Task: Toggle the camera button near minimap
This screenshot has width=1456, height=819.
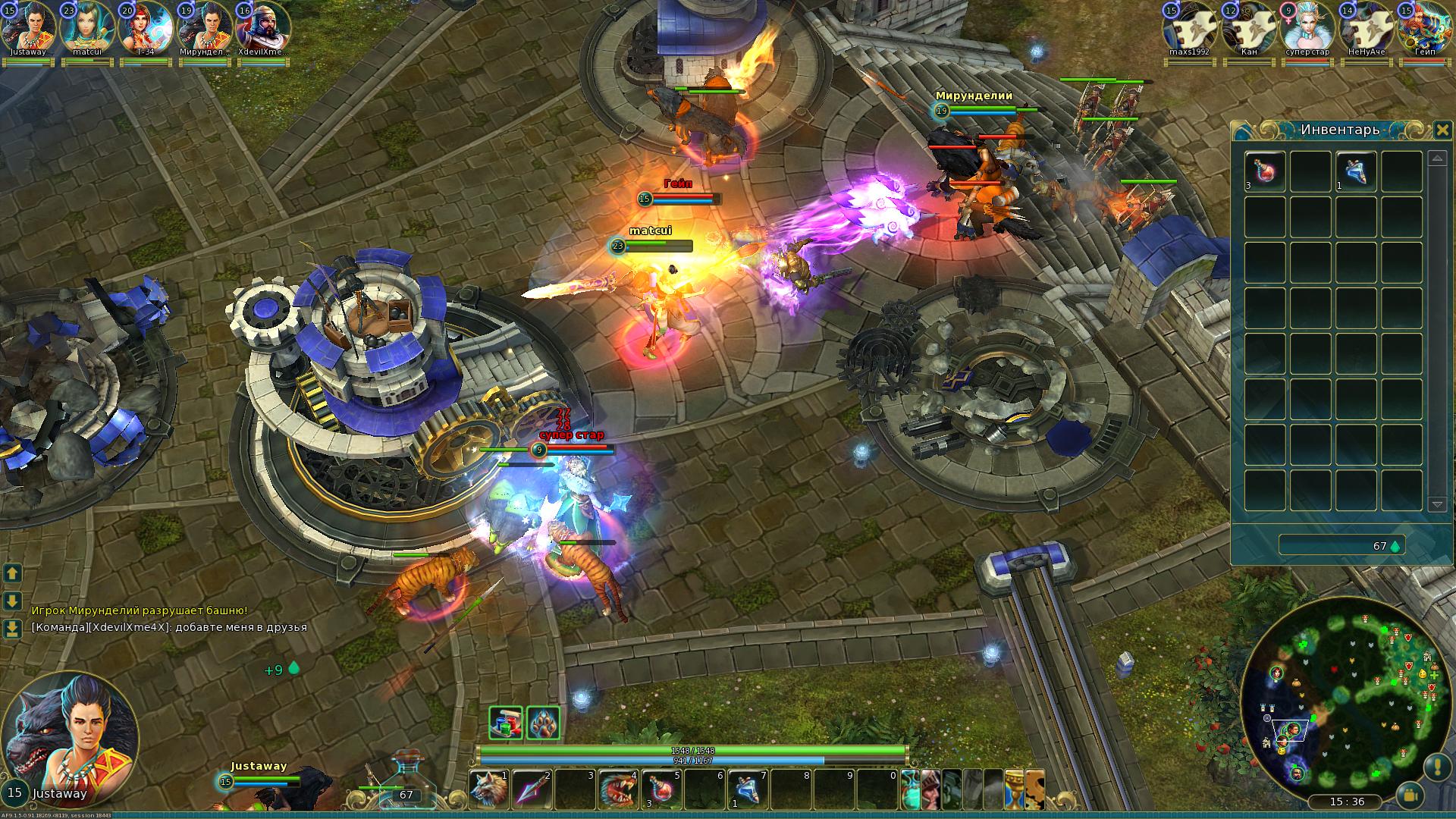Action: coord(1410,795)
